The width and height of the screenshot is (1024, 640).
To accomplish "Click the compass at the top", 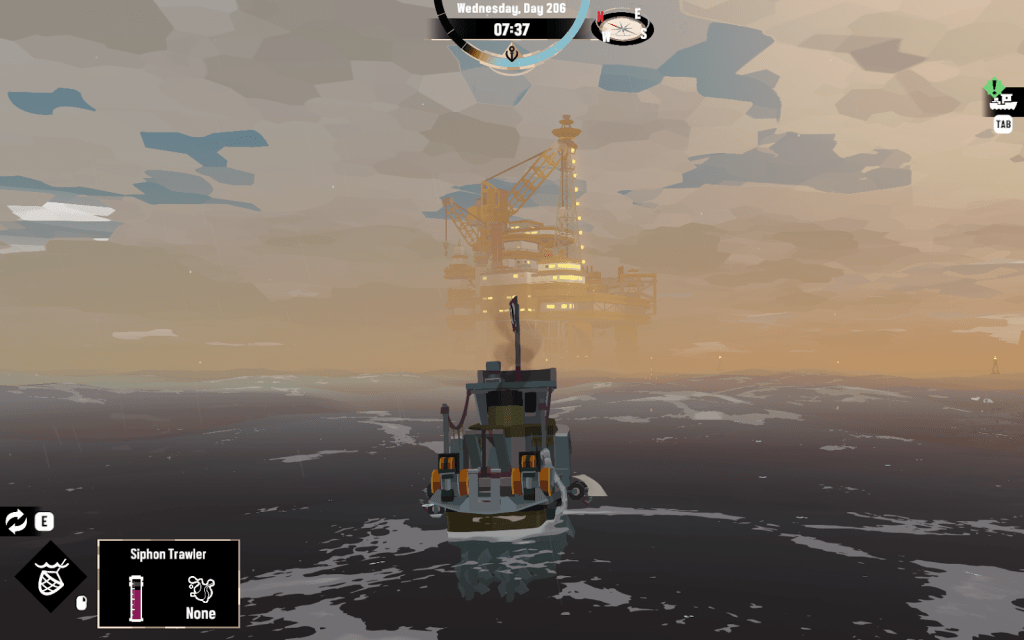I will point(622,27).
